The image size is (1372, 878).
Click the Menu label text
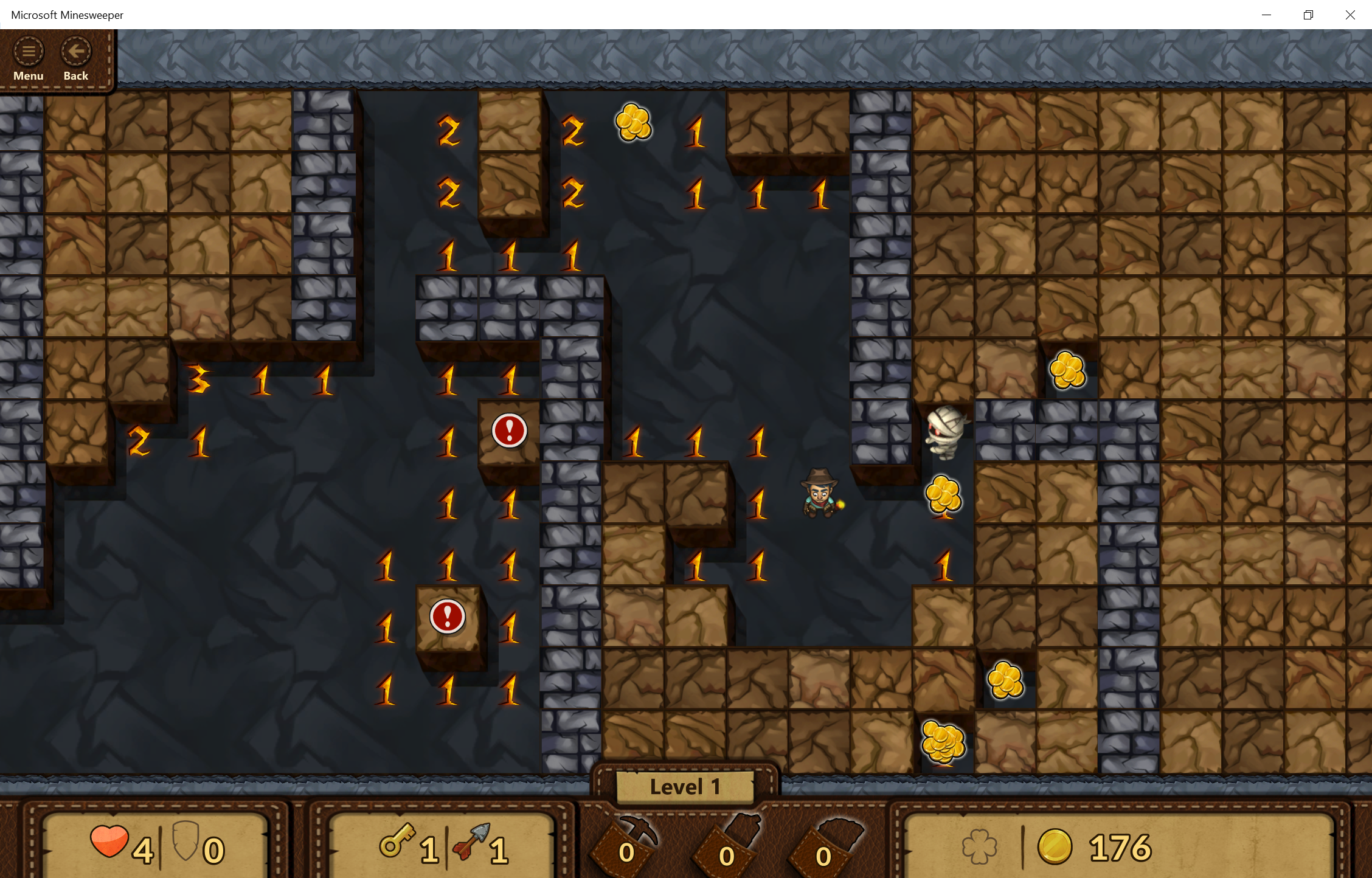coord(28,75)
